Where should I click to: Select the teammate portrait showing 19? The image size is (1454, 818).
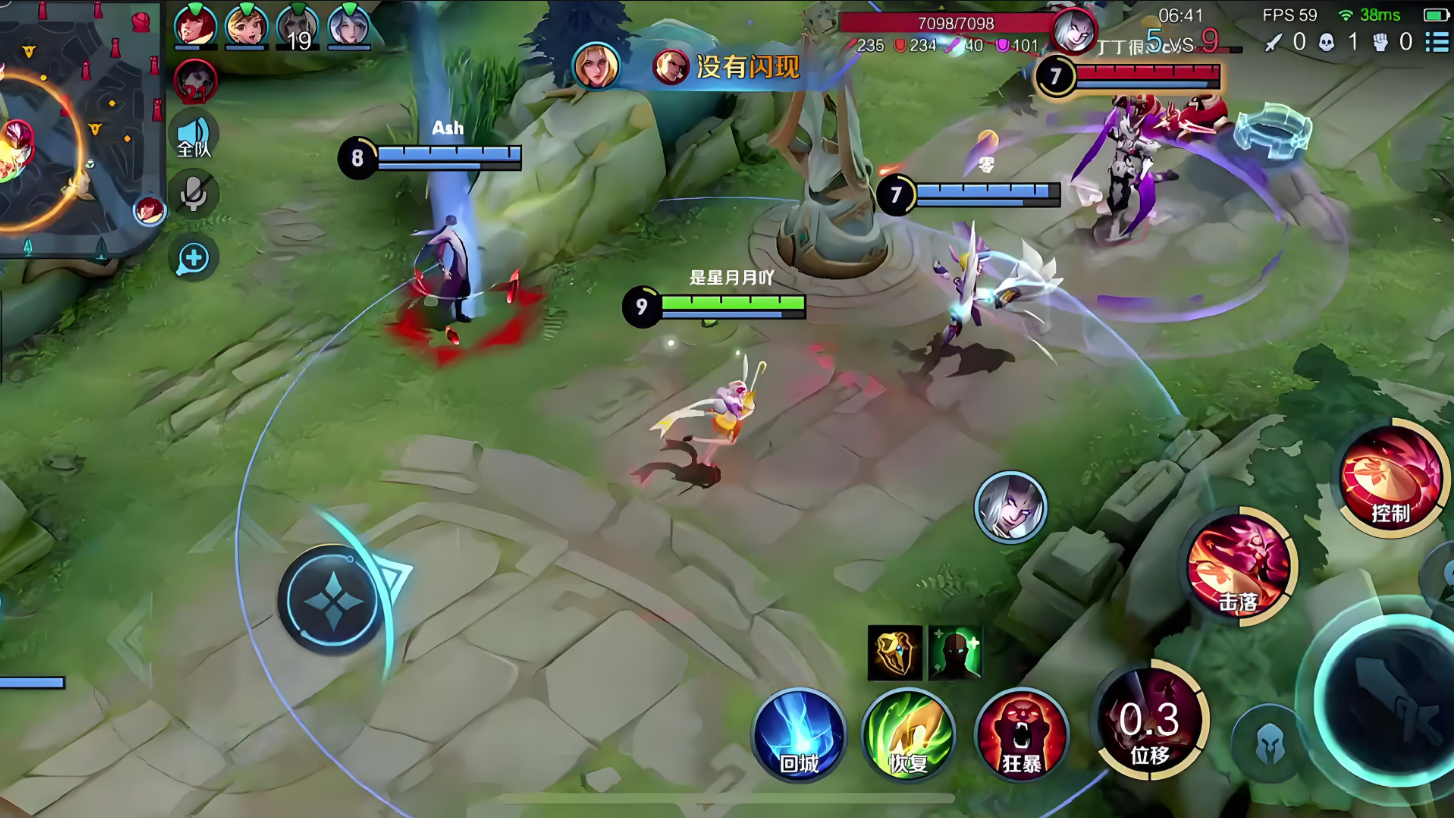pyautogui.click(x=298, y=26)
